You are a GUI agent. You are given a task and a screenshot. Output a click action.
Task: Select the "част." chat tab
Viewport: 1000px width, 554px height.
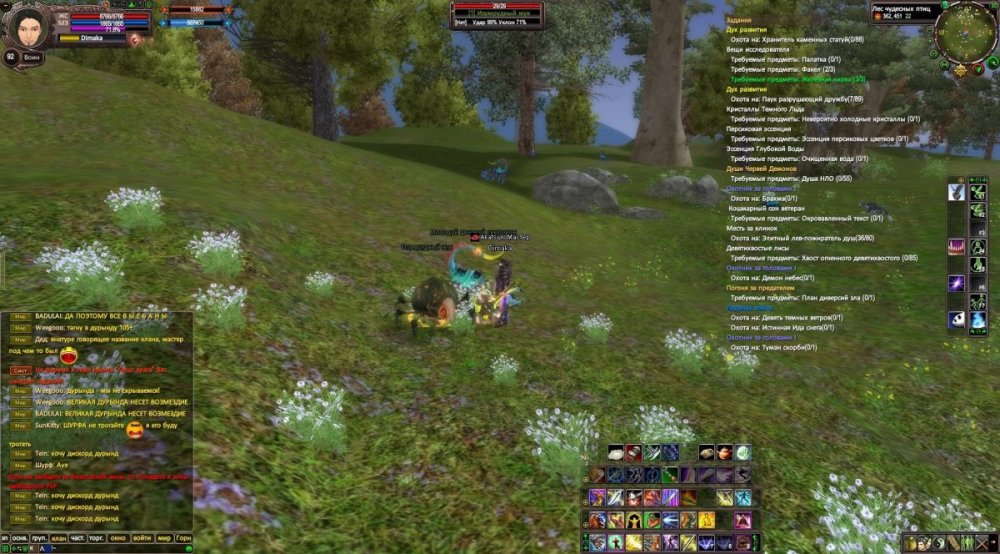(78, 538)
